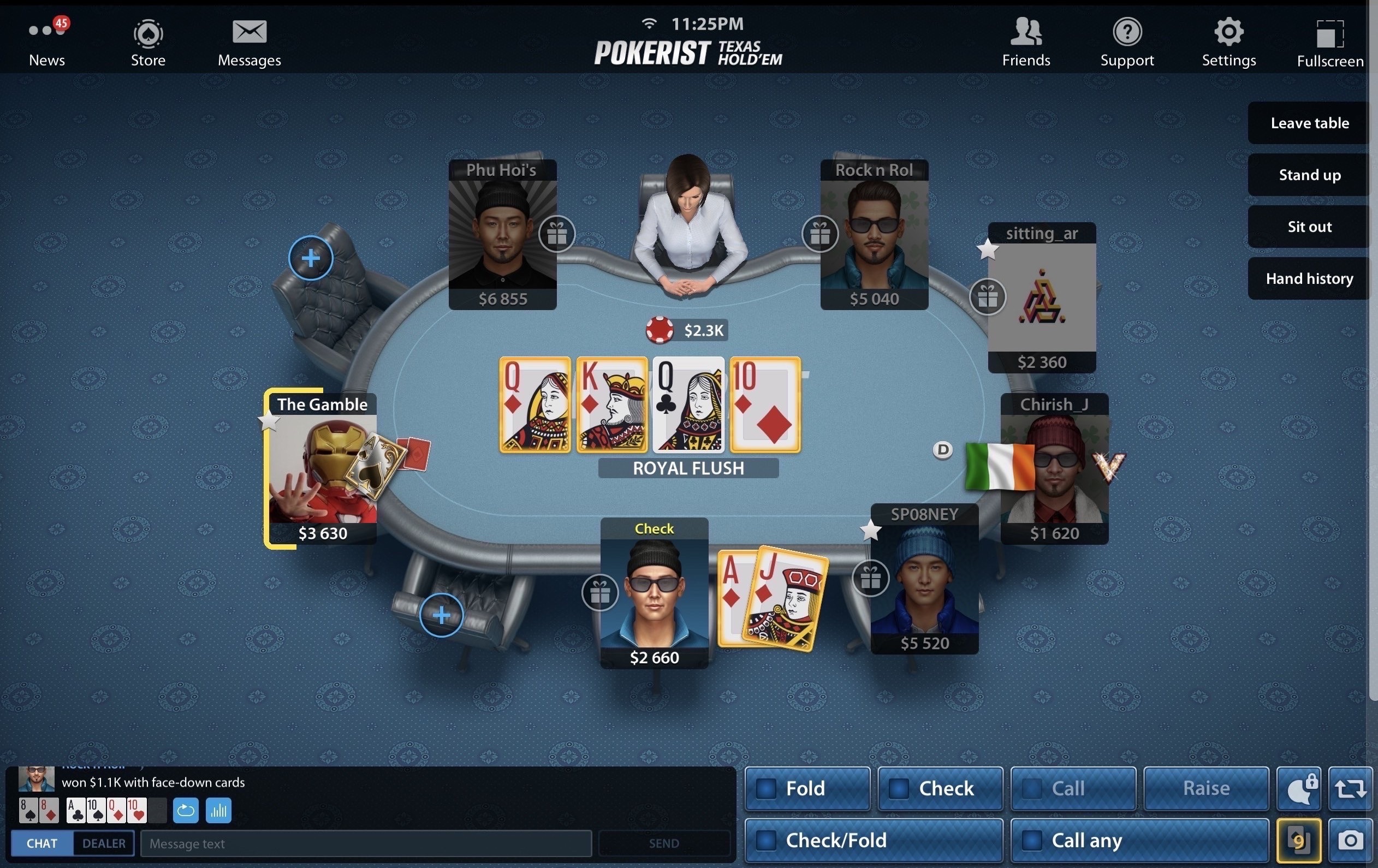1378x868 pixels.
Task: Enable the Call any option
Action: (x=1032, y=841)
